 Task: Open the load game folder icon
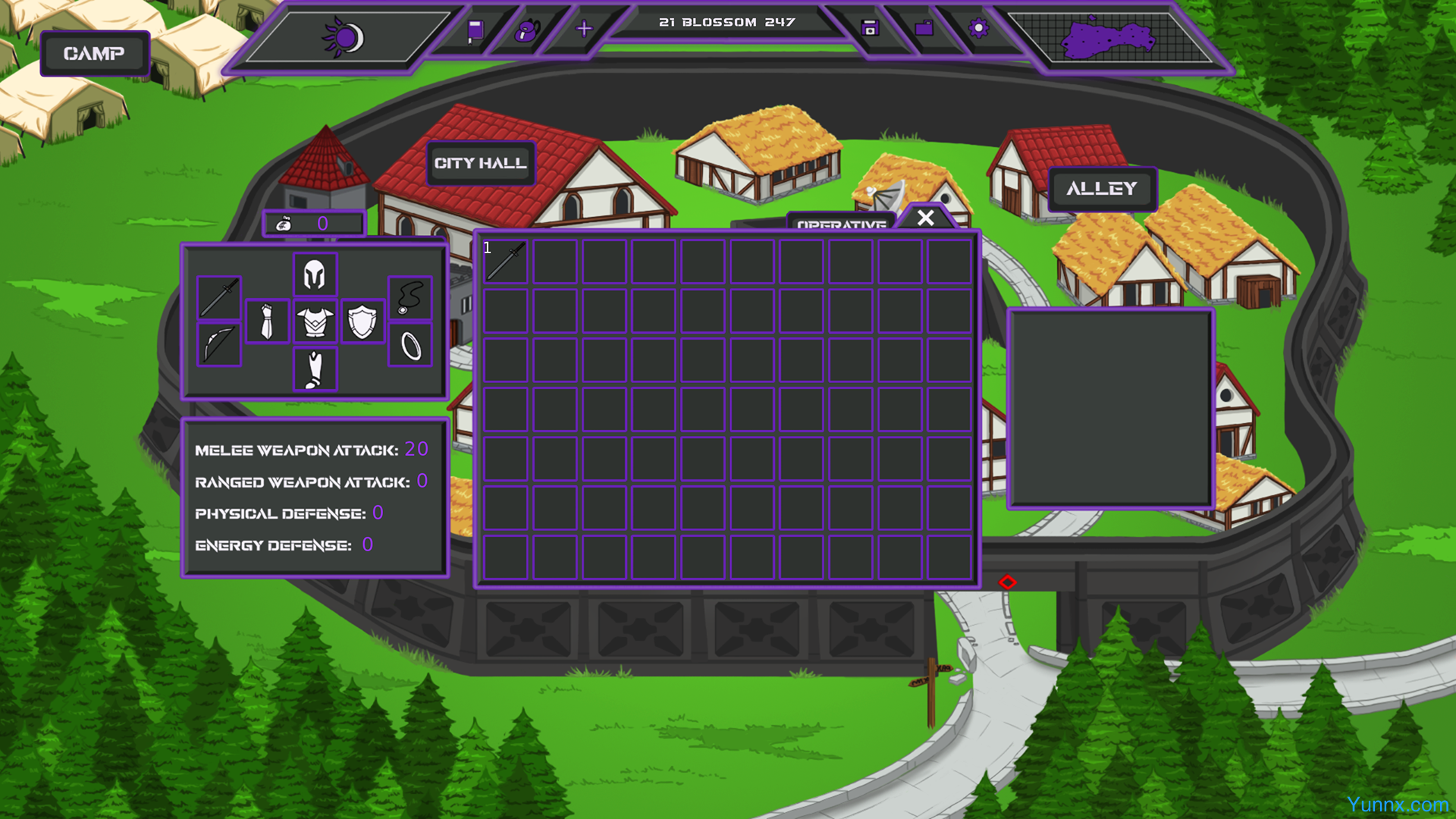(924, 29)
